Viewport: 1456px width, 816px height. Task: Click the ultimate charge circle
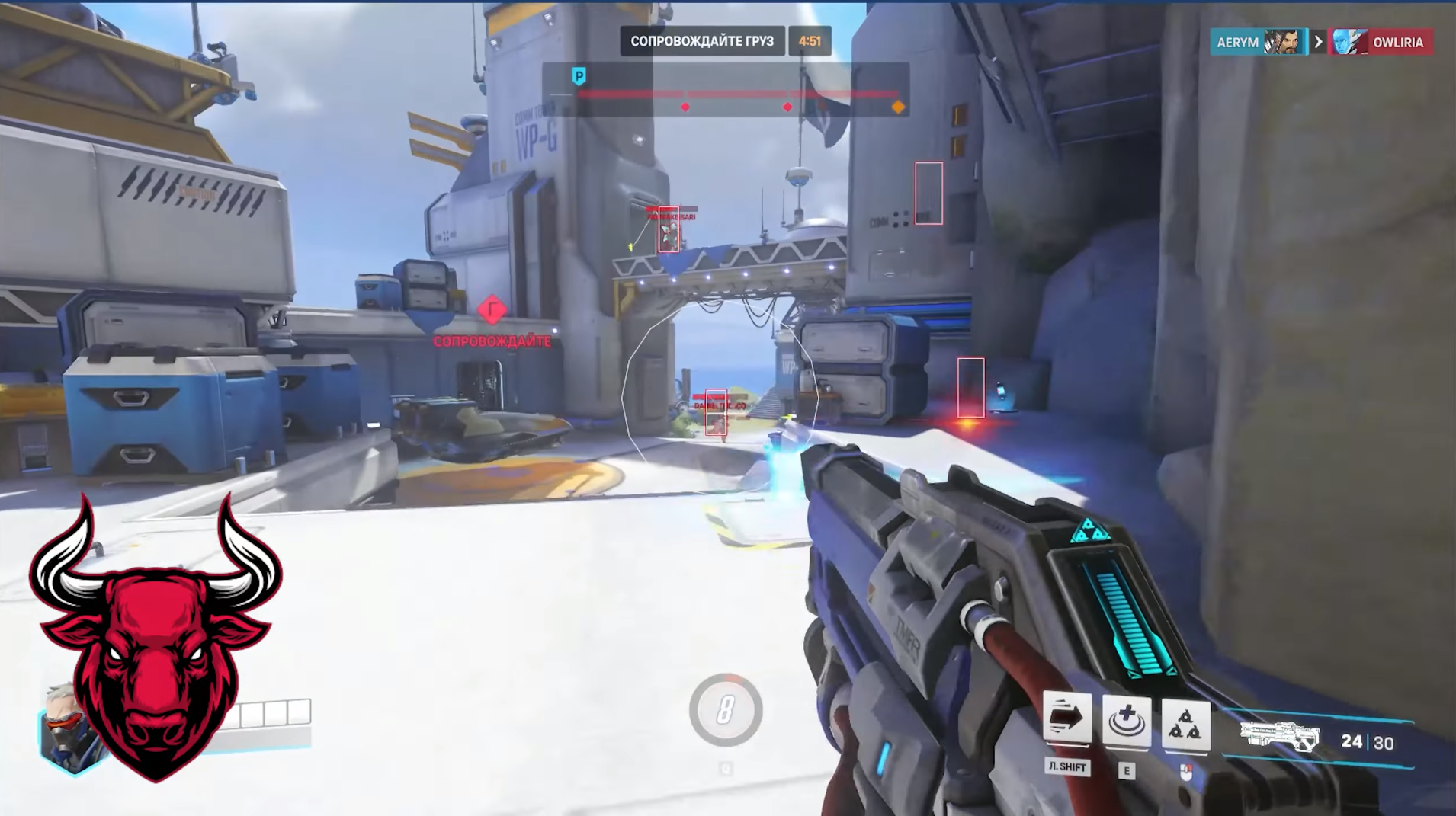tap(725, 710)
